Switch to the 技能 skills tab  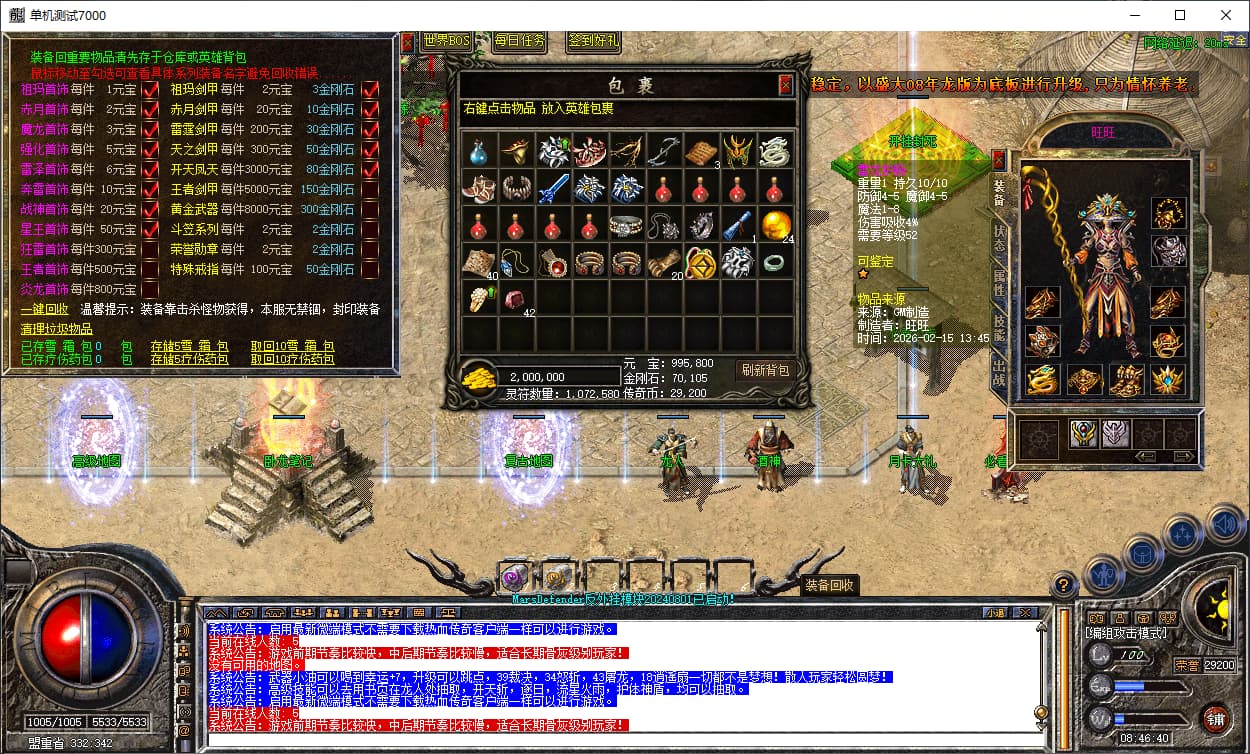pyautogui.click(x=998, y=329)
